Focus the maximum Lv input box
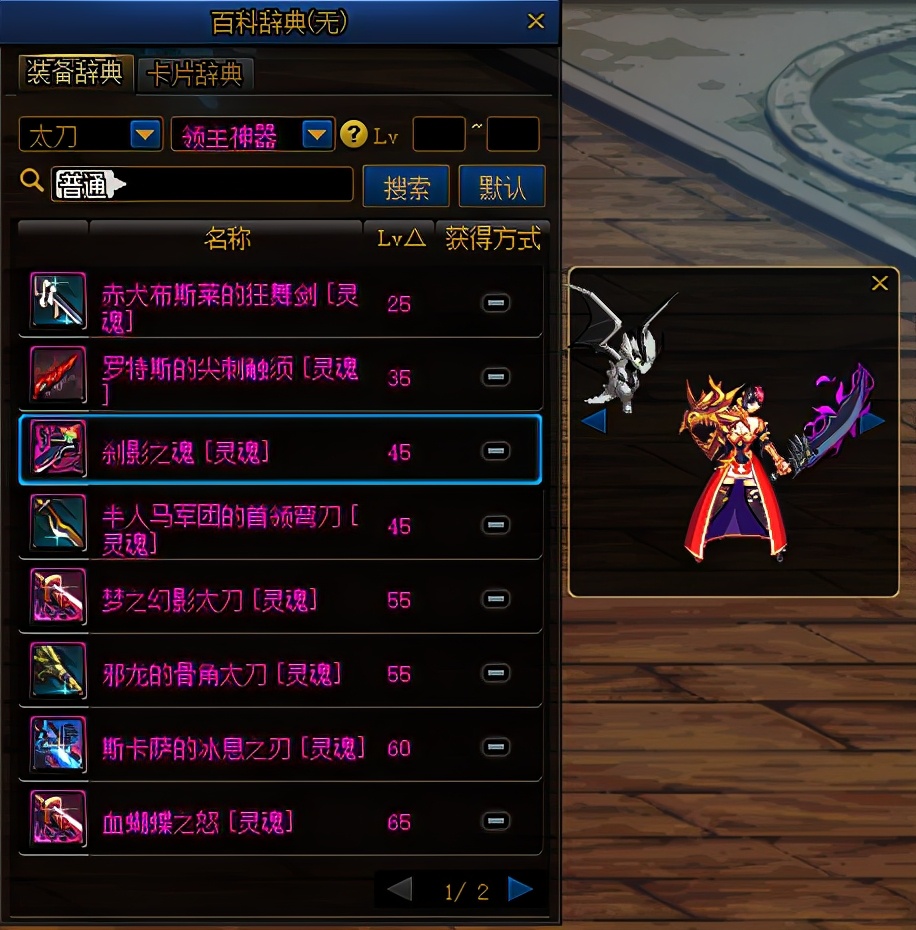Image resolution: width=916 pixels, height=930 pixels. tap(513, 134)
